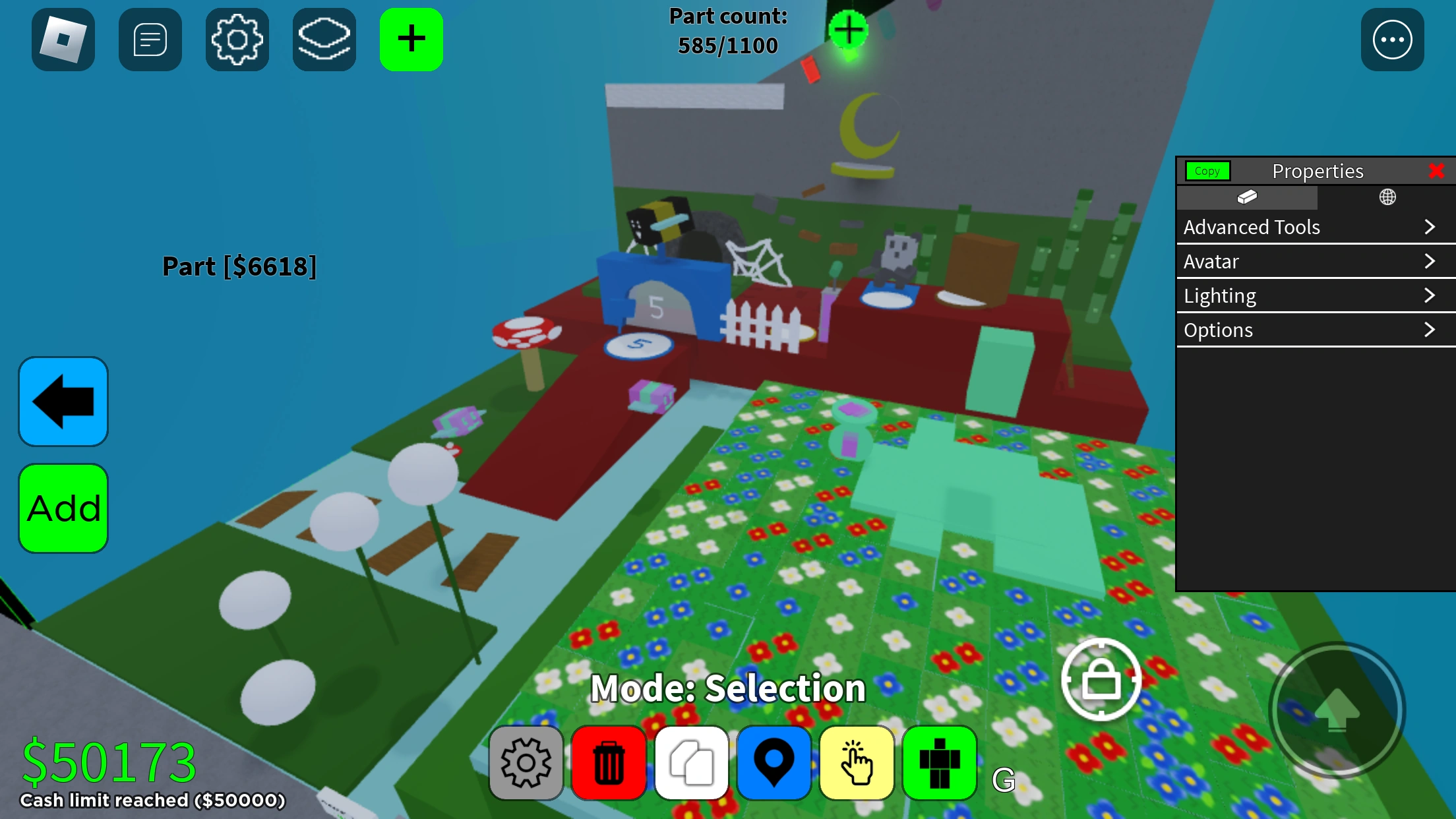Screen dimensions: 1456x819
Task: Click the Copy button in Properties
Action: [1207, 171]
